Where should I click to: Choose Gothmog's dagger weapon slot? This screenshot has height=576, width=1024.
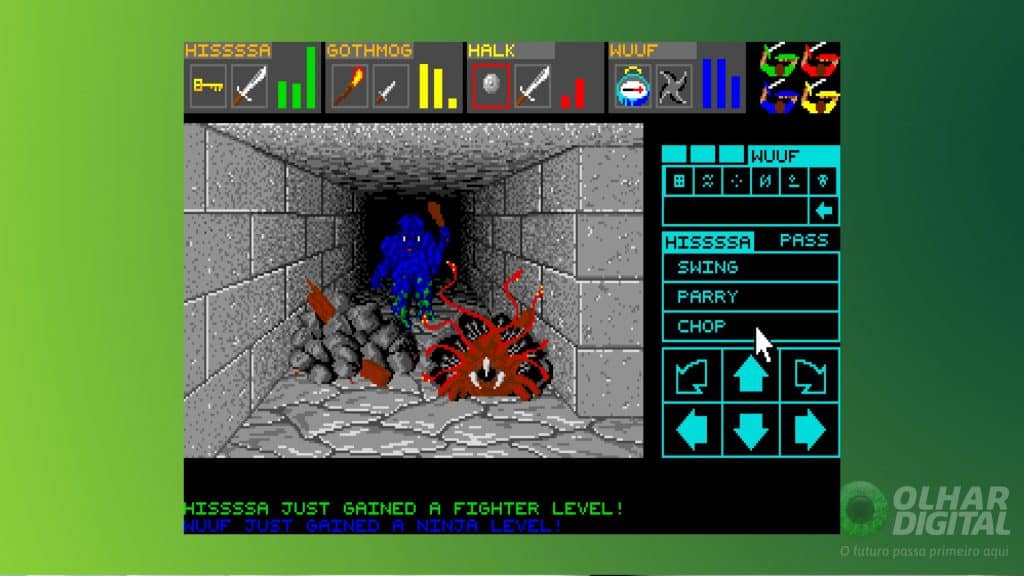coord(391,86)
